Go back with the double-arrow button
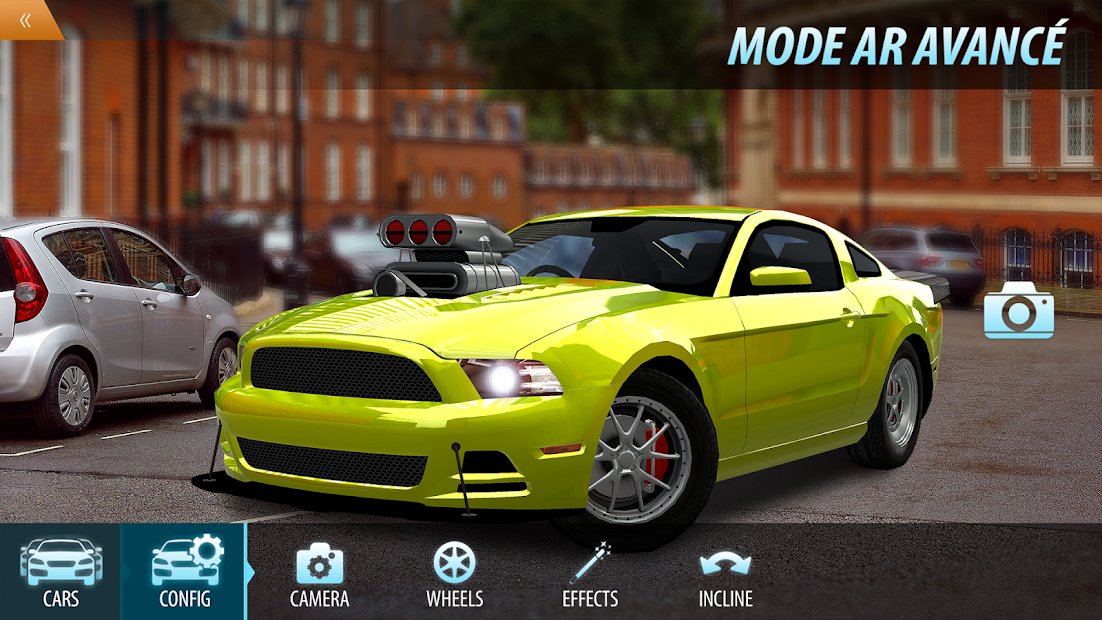This screenshot has height=620, width=1102. [25, 18]
